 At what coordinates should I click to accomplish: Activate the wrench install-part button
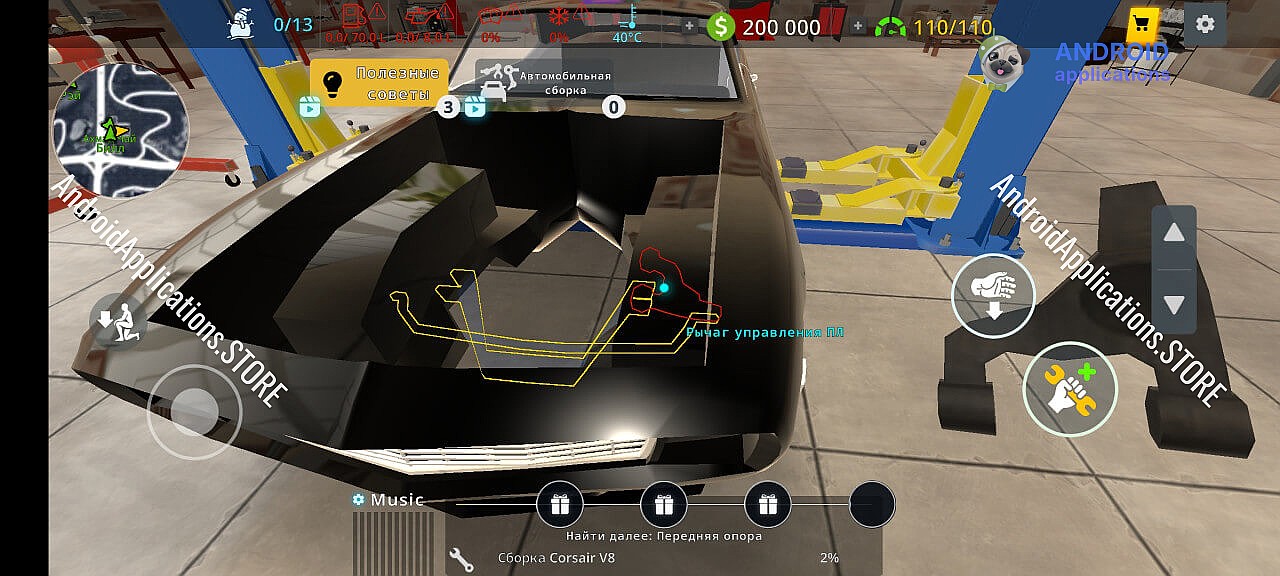pos(1069,389)
